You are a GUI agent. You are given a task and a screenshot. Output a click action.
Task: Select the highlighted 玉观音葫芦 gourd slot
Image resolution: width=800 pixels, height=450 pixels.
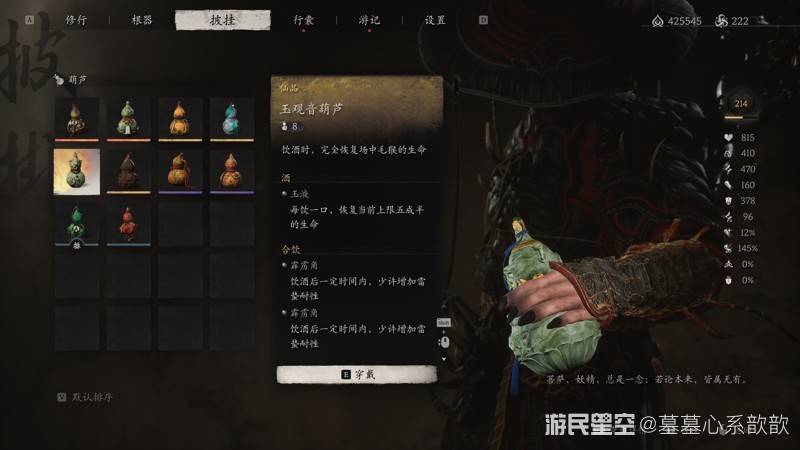(76, 171)
